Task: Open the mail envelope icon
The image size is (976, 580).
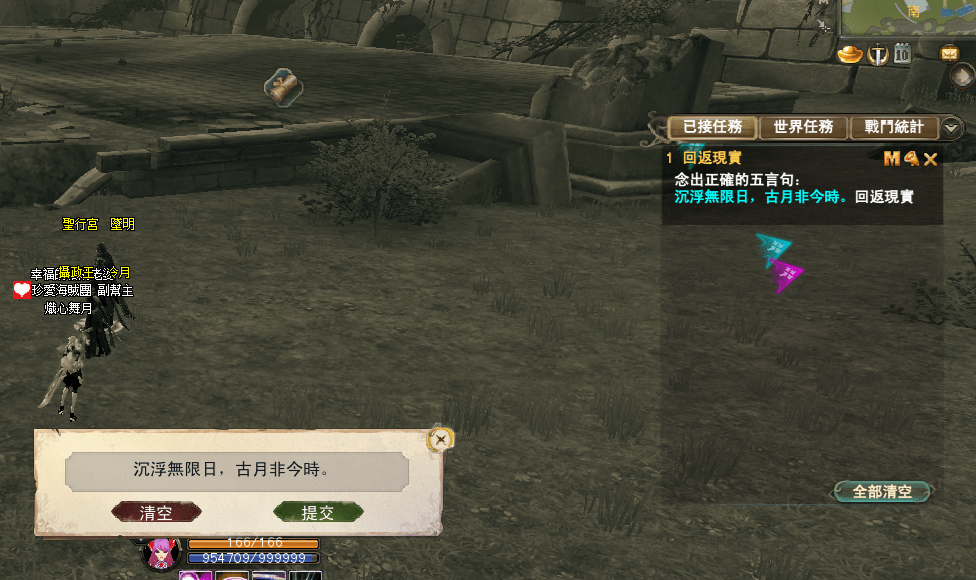Action: point(949,53)
